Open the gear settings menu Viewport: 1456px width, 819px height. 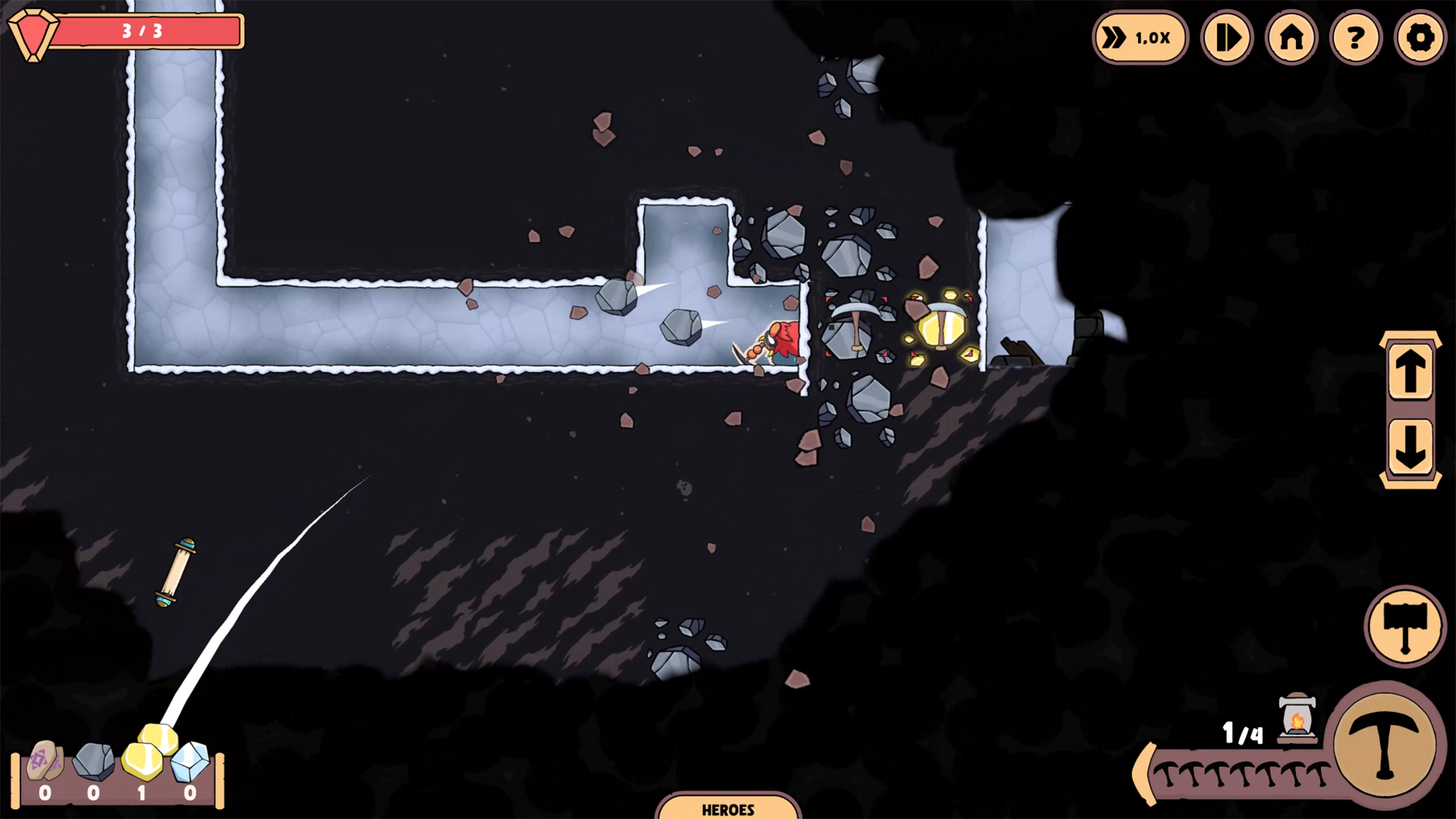click(x=1420, y=37)
